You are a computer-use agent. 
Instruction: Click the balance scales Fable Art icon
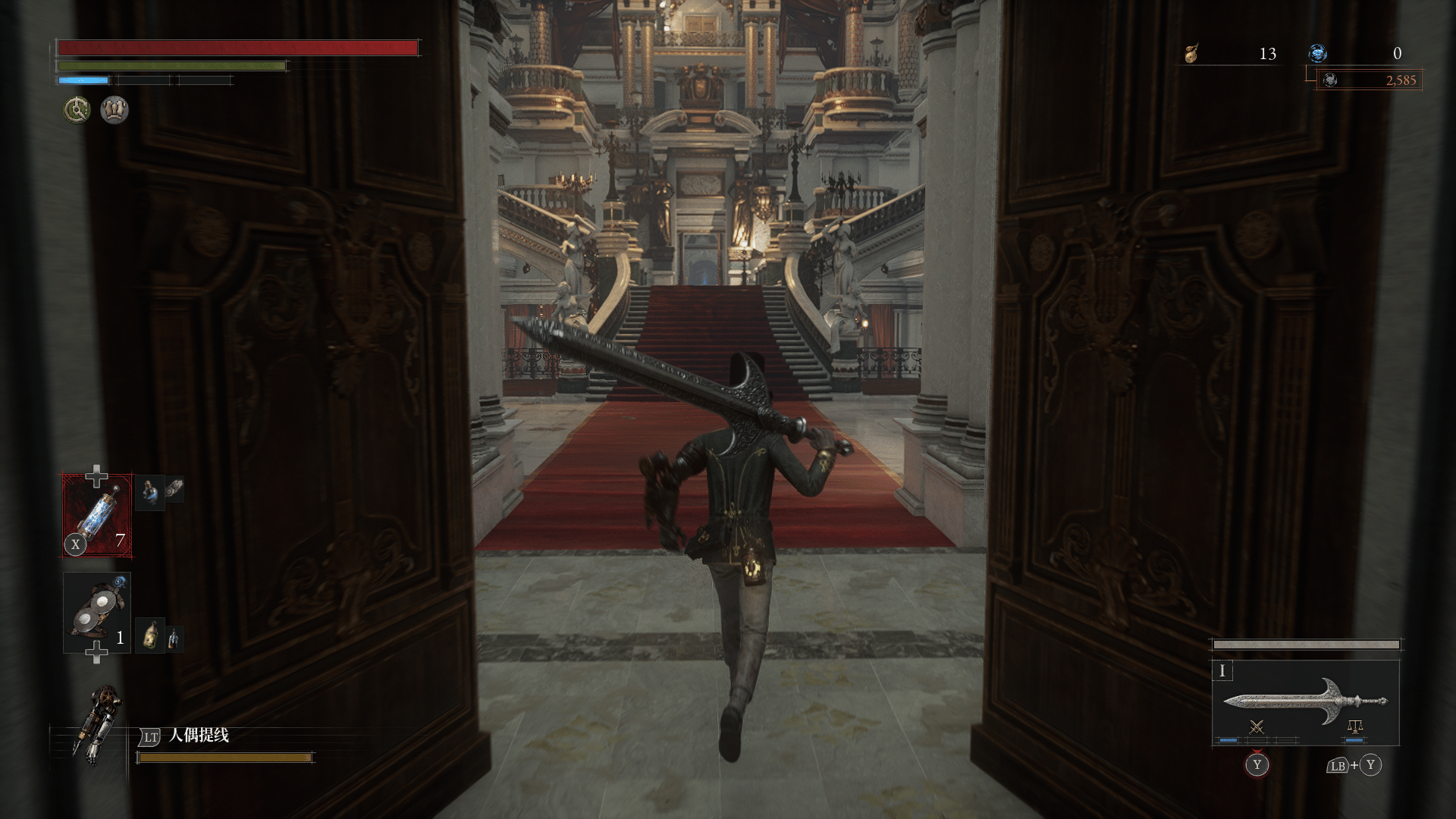1354,728
